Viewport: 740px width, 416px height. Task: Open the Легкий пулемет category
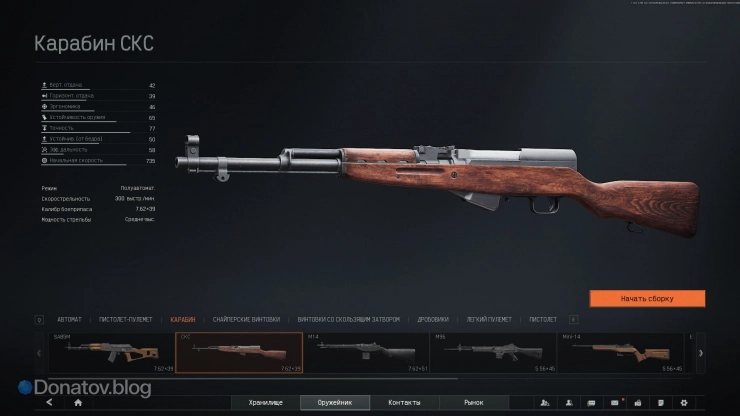point(489,320)
